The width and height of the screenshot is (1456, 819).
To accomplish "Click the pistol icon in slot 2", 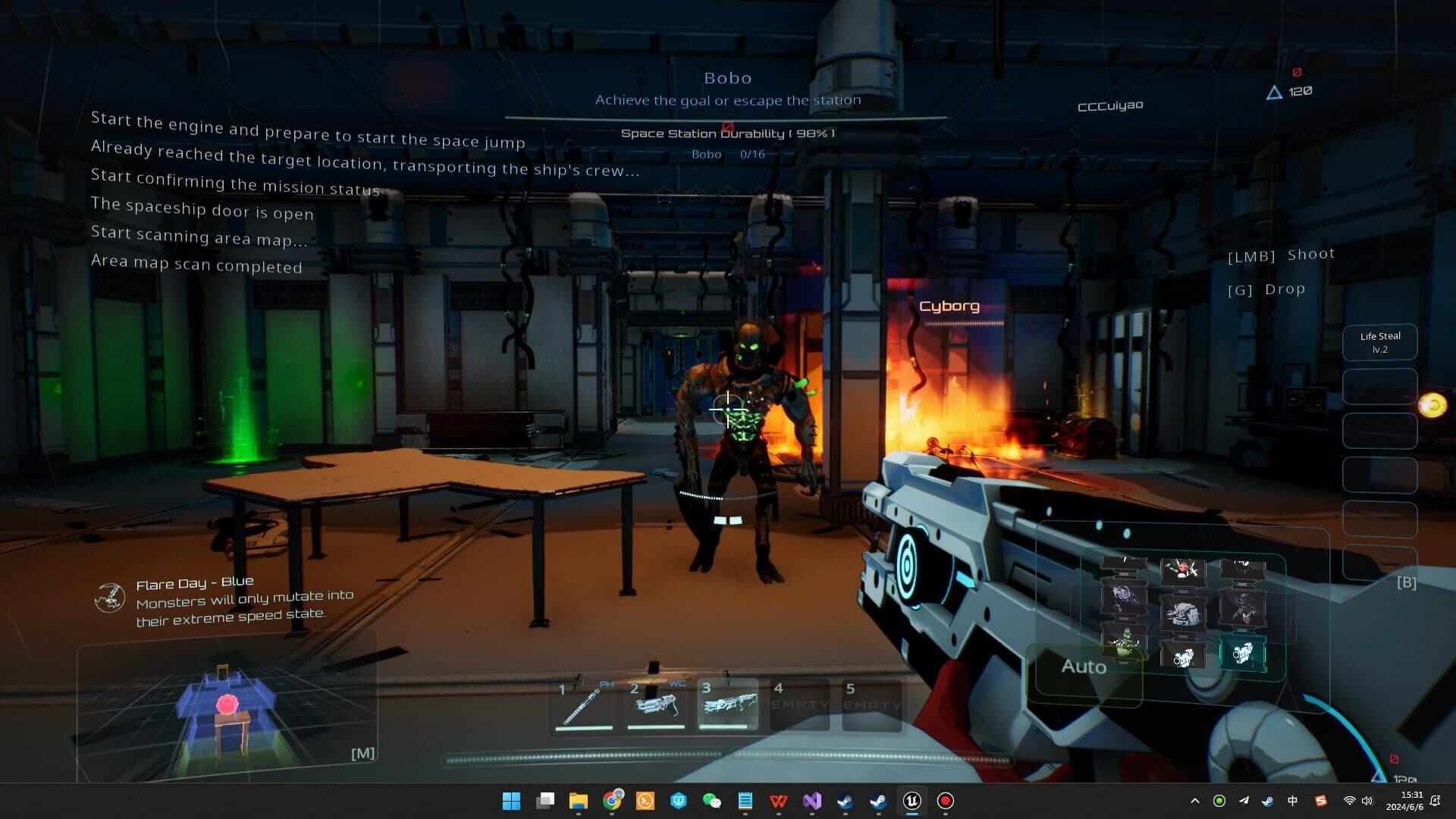I will (657, 704).
